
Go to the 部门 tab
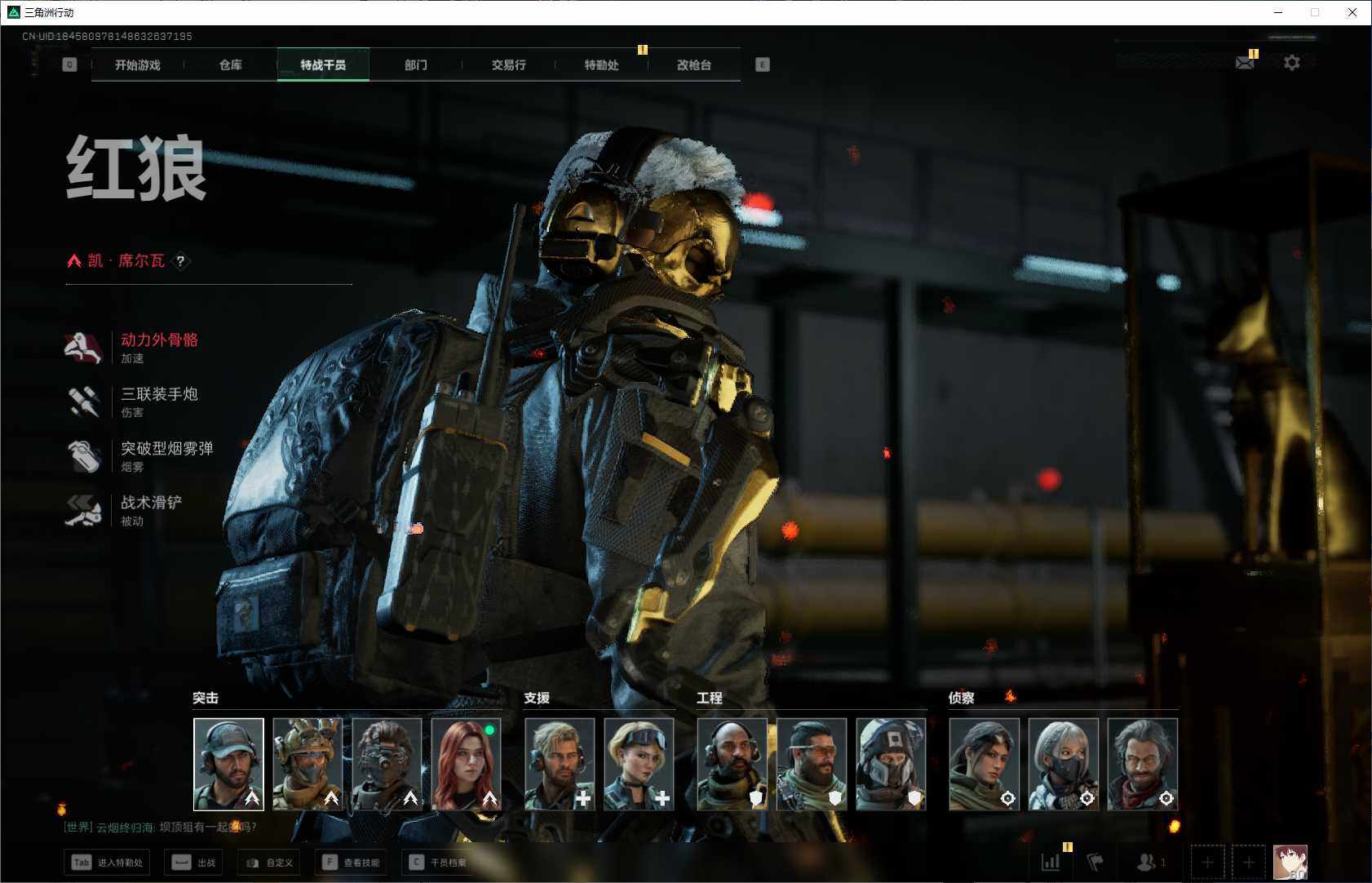coord(416,65)
